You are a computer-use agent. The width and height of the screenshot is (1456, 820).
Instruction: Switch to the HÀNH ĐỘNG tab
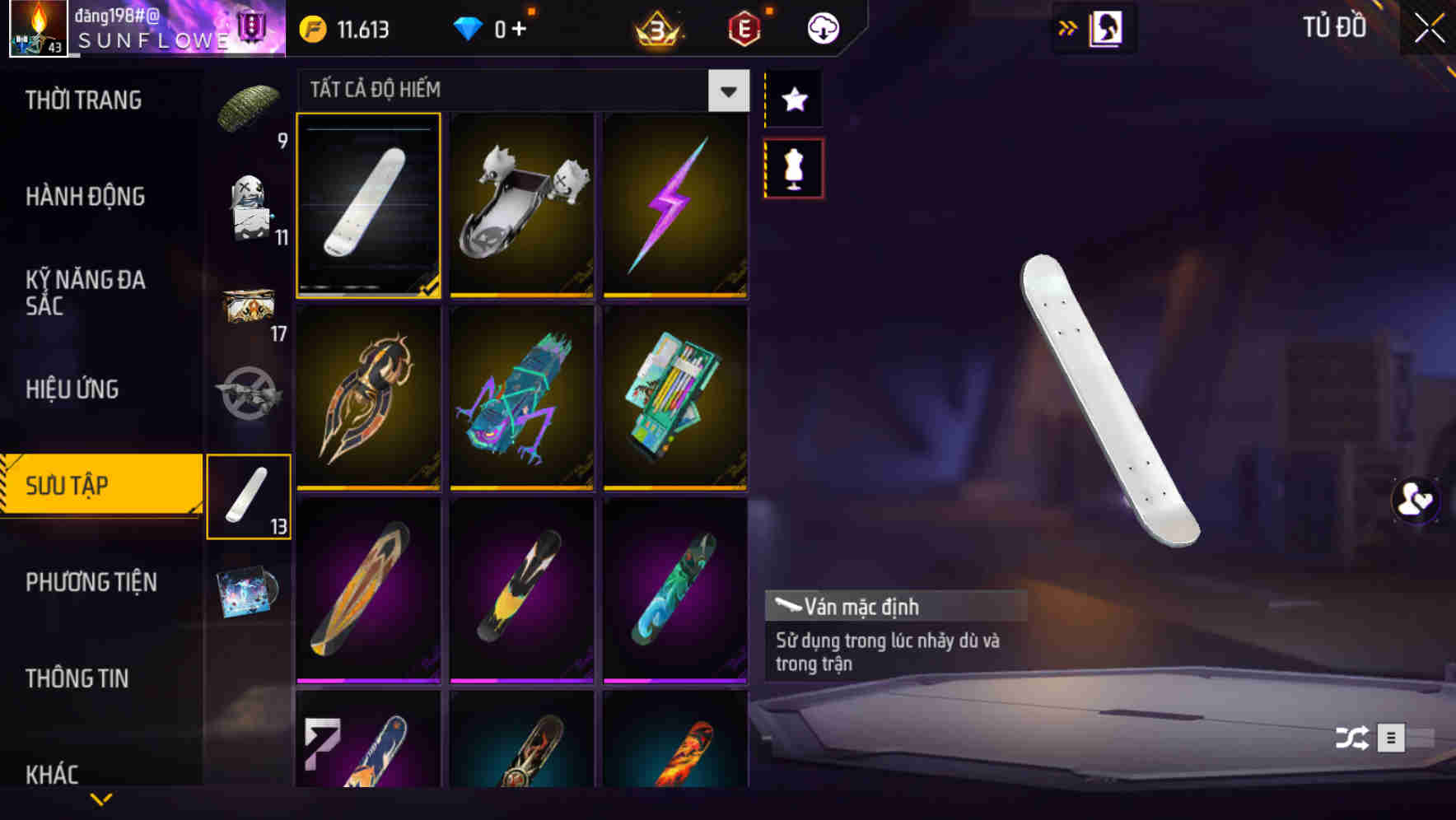[x=85, y=197]
